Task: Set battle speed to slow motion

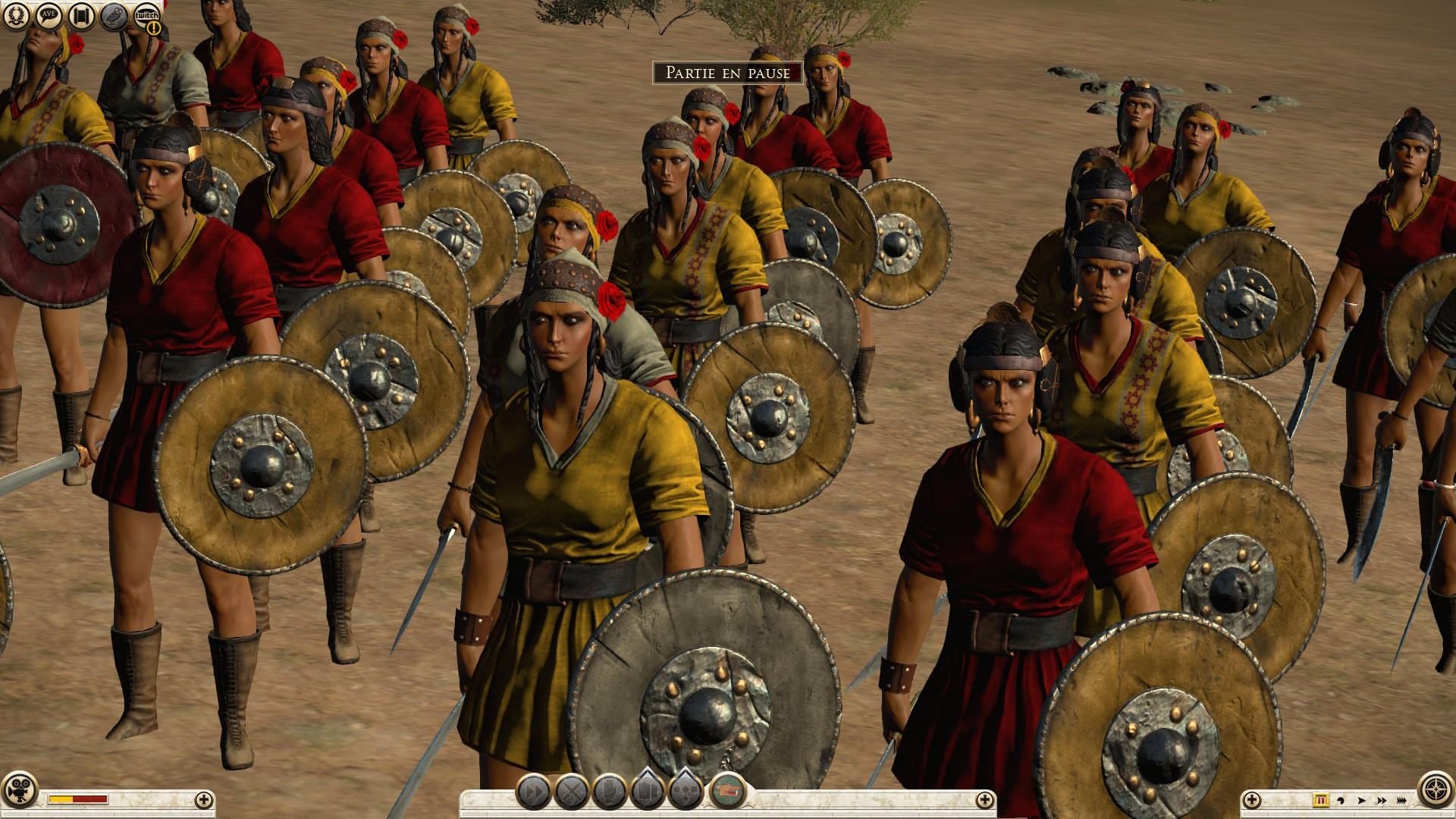Action: 1341,800
